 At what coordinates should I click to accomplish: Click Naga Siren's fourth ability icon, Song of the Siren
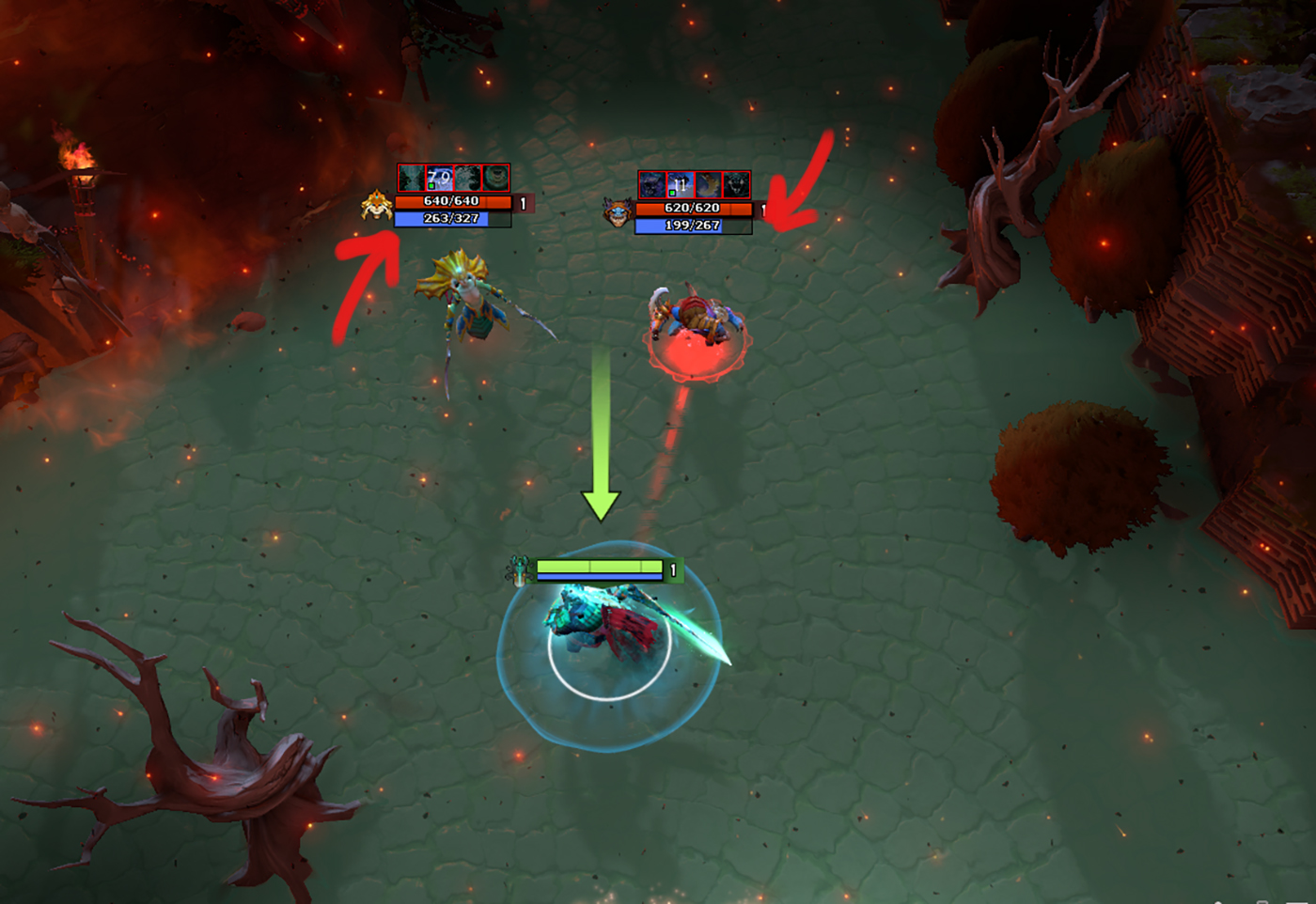(495, 178)
